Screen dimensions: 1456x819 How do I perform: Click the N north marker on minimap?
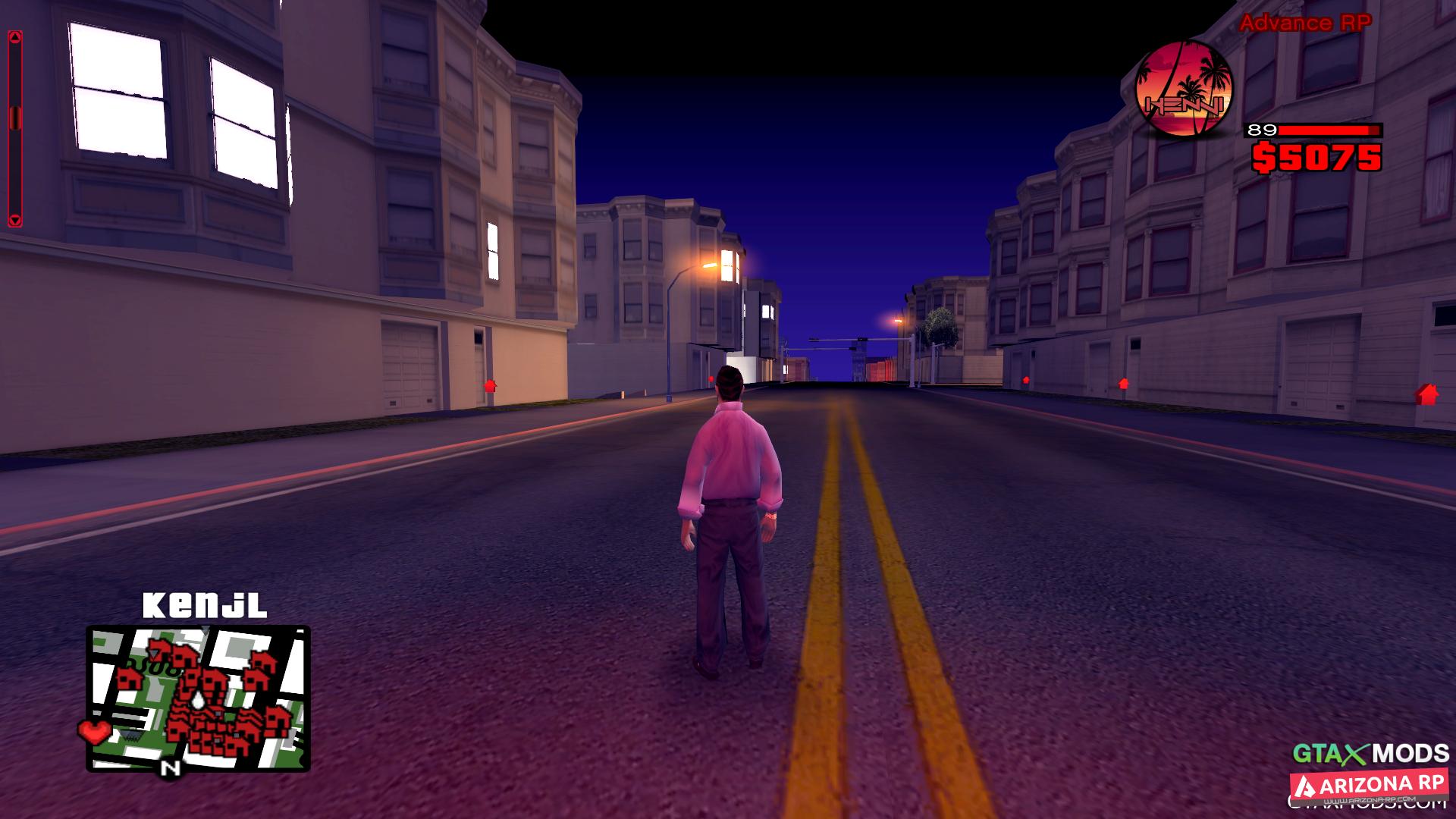click(171, 768)
